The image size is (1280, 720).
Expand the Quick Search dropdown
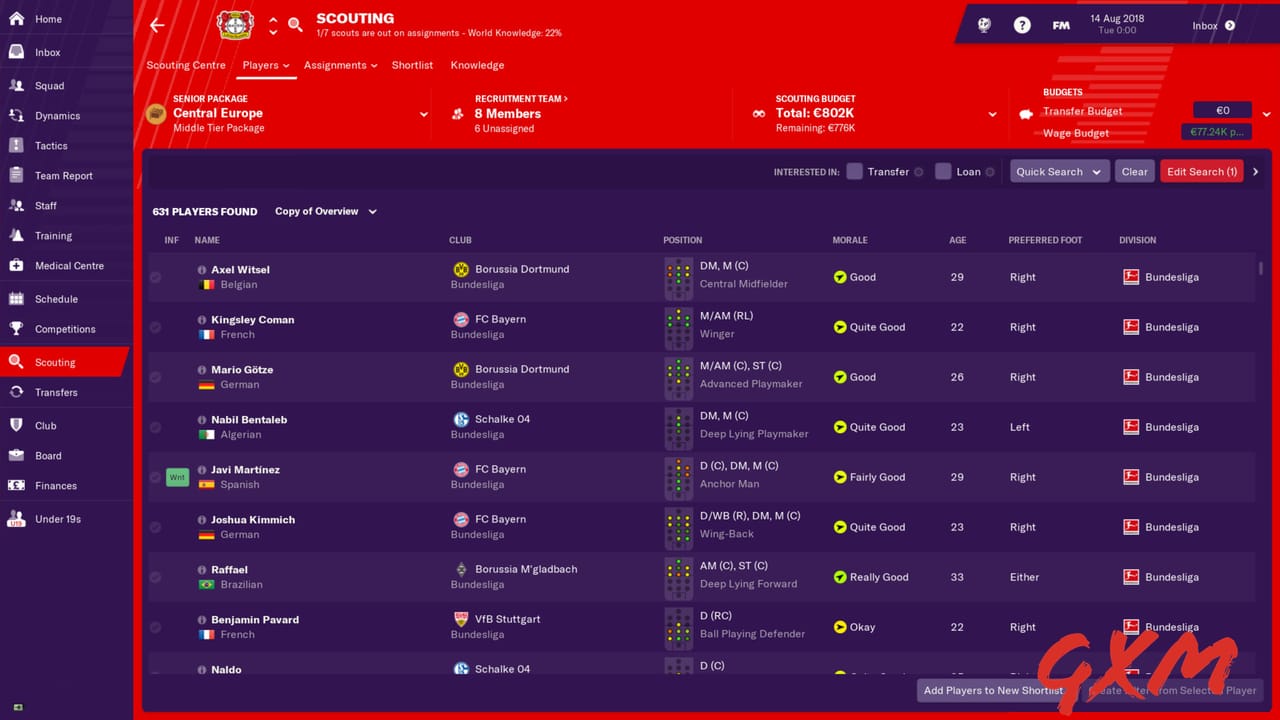[1059, 171]
